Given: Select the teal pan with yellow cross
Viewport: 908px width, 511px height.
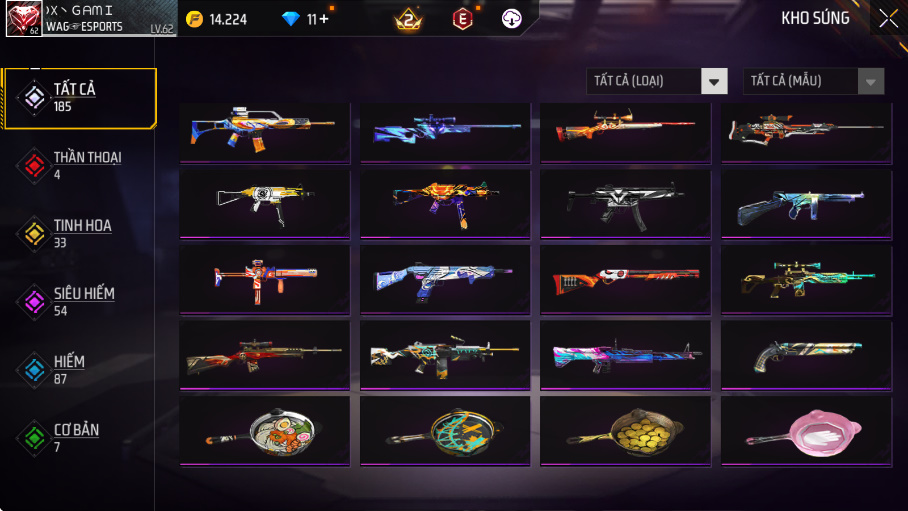Looking at the screenshot, I should coord(445,431).
